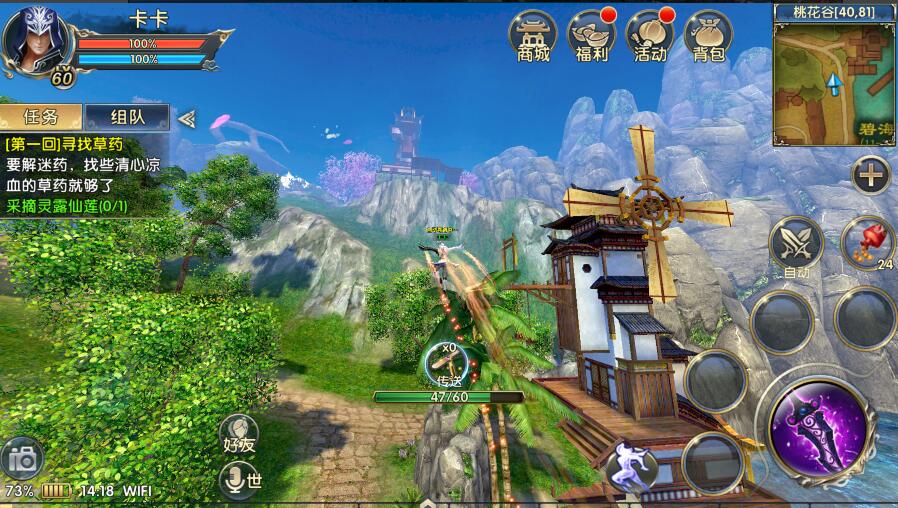The image size is (898, 508).
Task: Use the red health potion item
Action: click(x=867, y=241)
